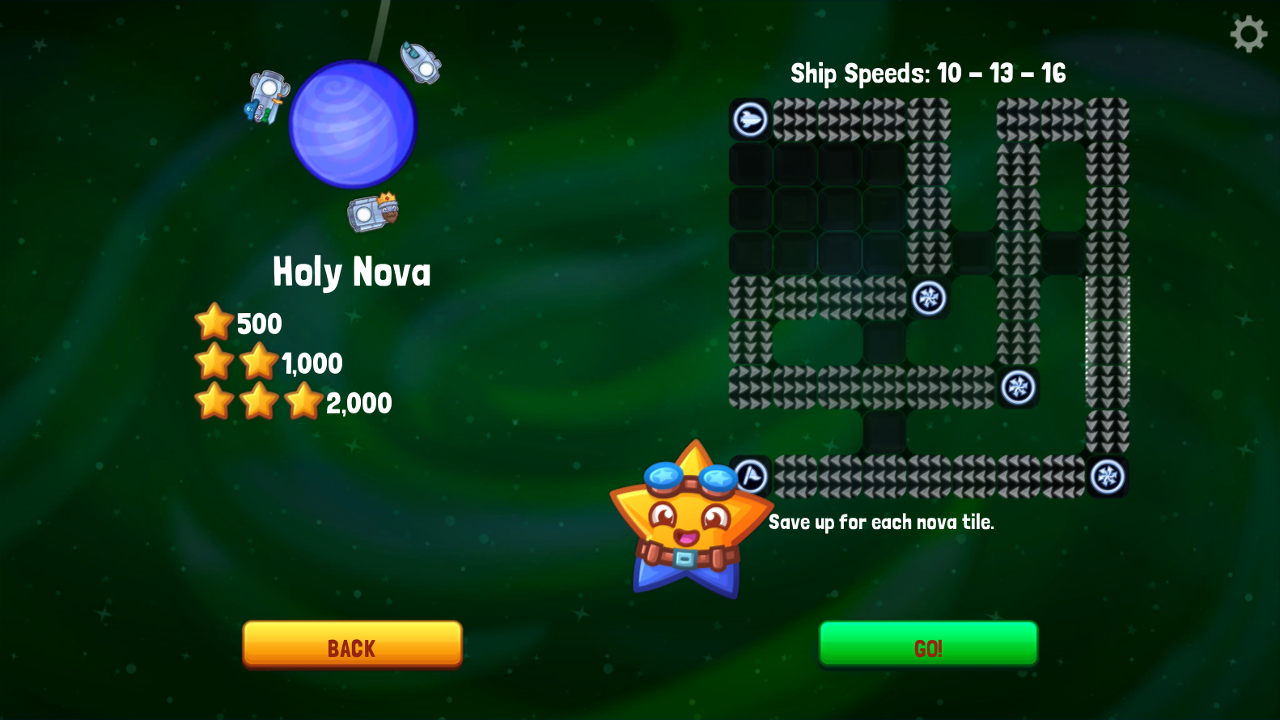1280x720 pixels.
Task: Open the settings gear
Action: pos(1248,33)
